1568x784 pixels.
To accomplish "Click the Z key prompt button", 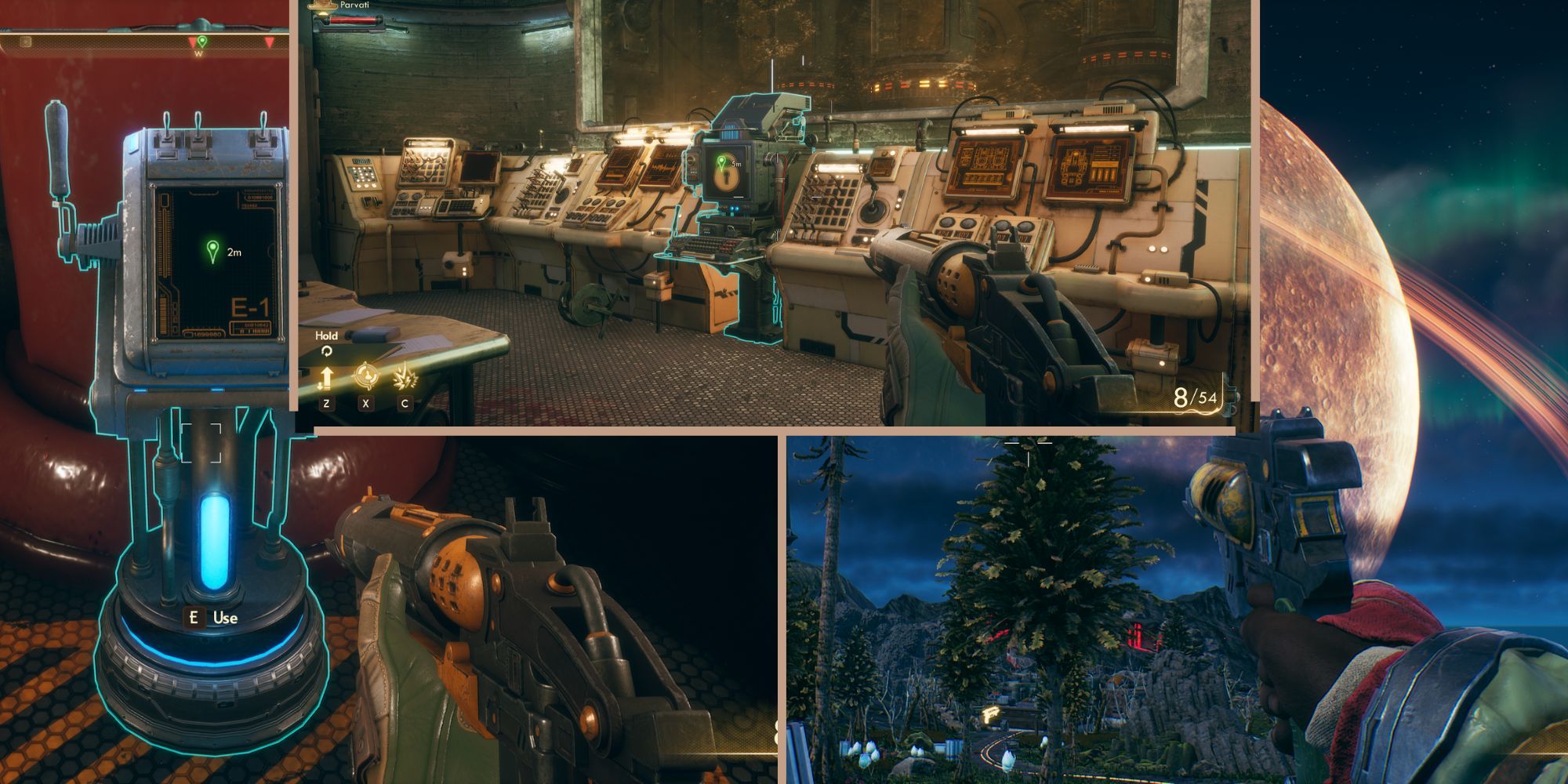I will point(327,403).
